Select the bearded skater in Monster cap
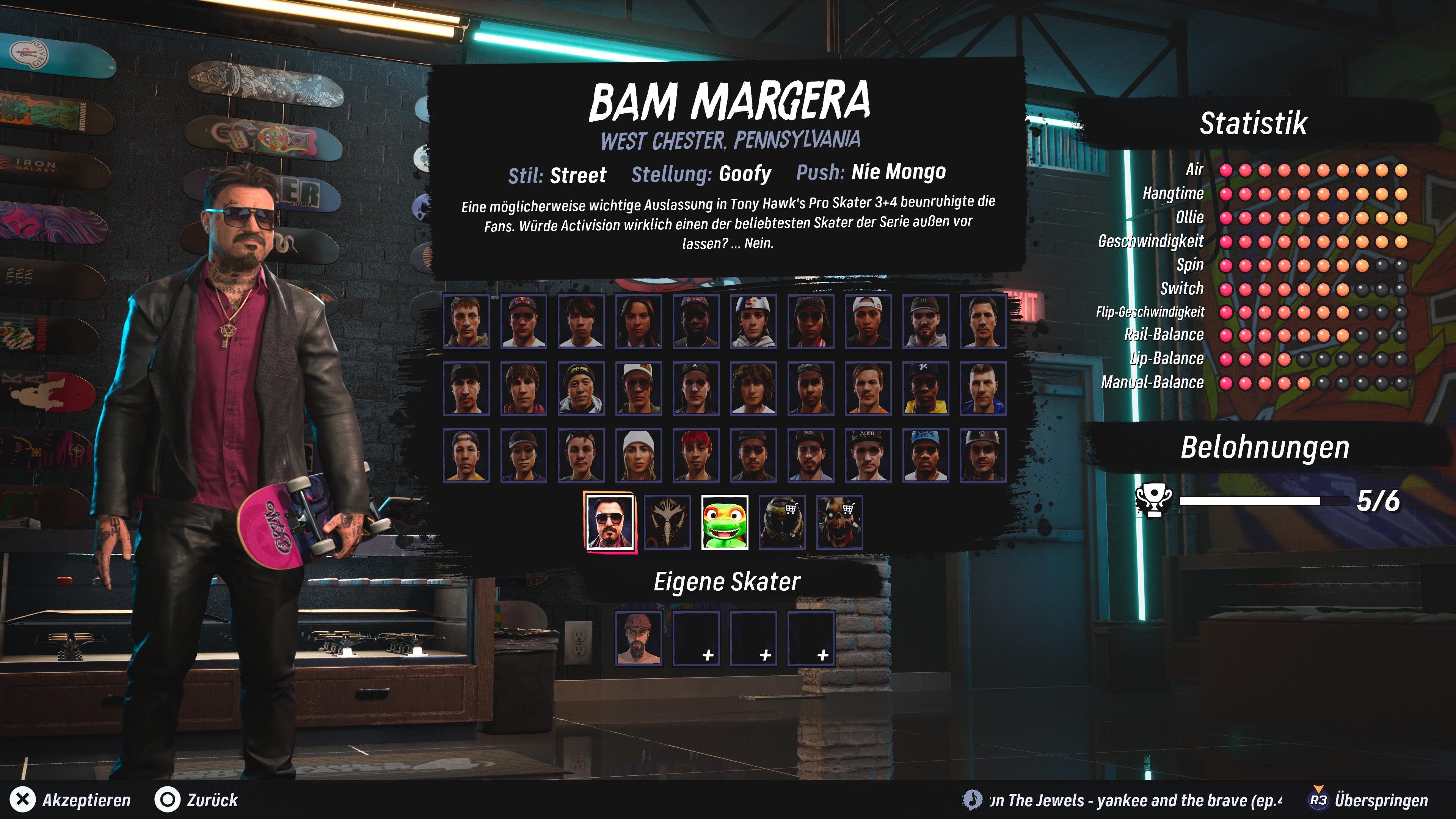The width and height of the screenshot is (1456, 819). [925, 320]
